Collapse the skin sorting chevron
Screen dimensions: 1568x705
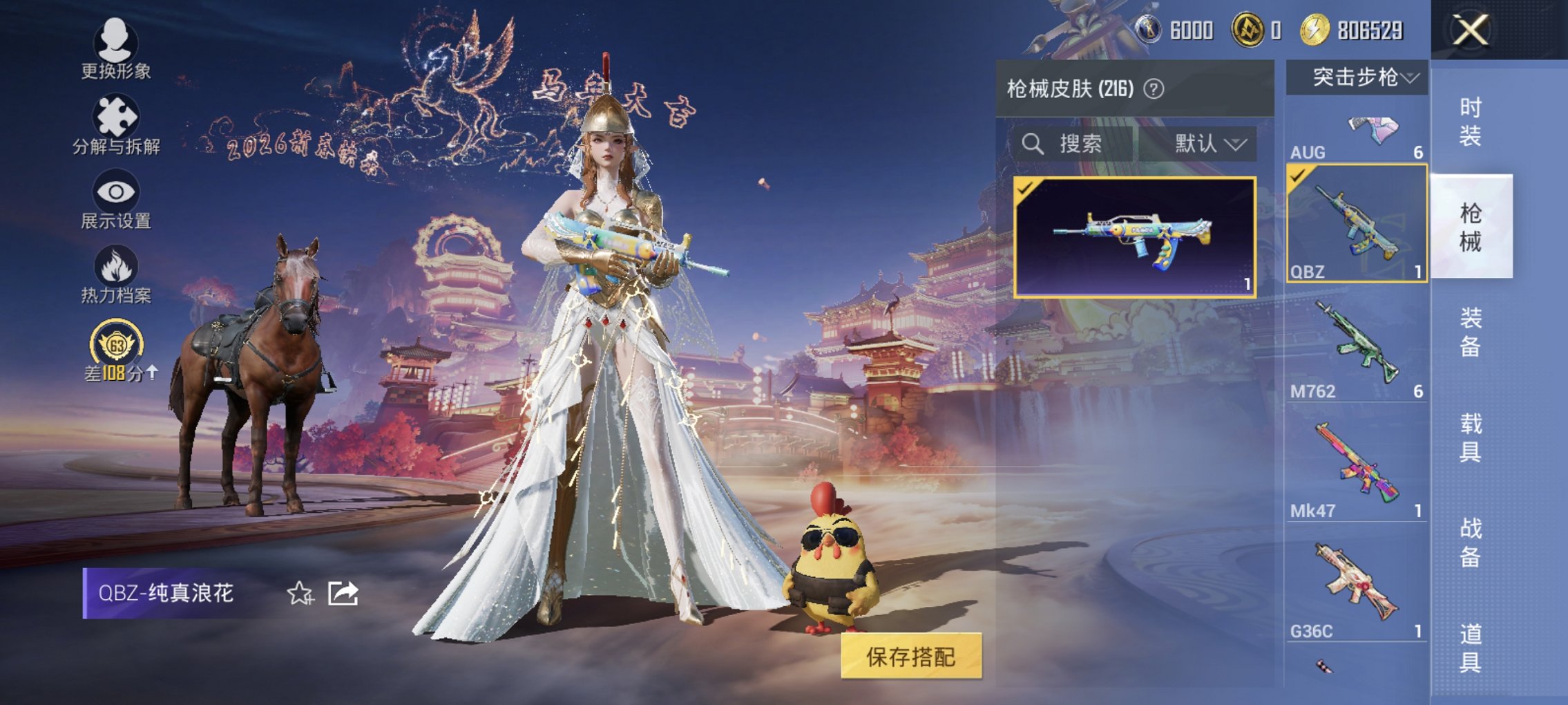tap(1236, 145)
